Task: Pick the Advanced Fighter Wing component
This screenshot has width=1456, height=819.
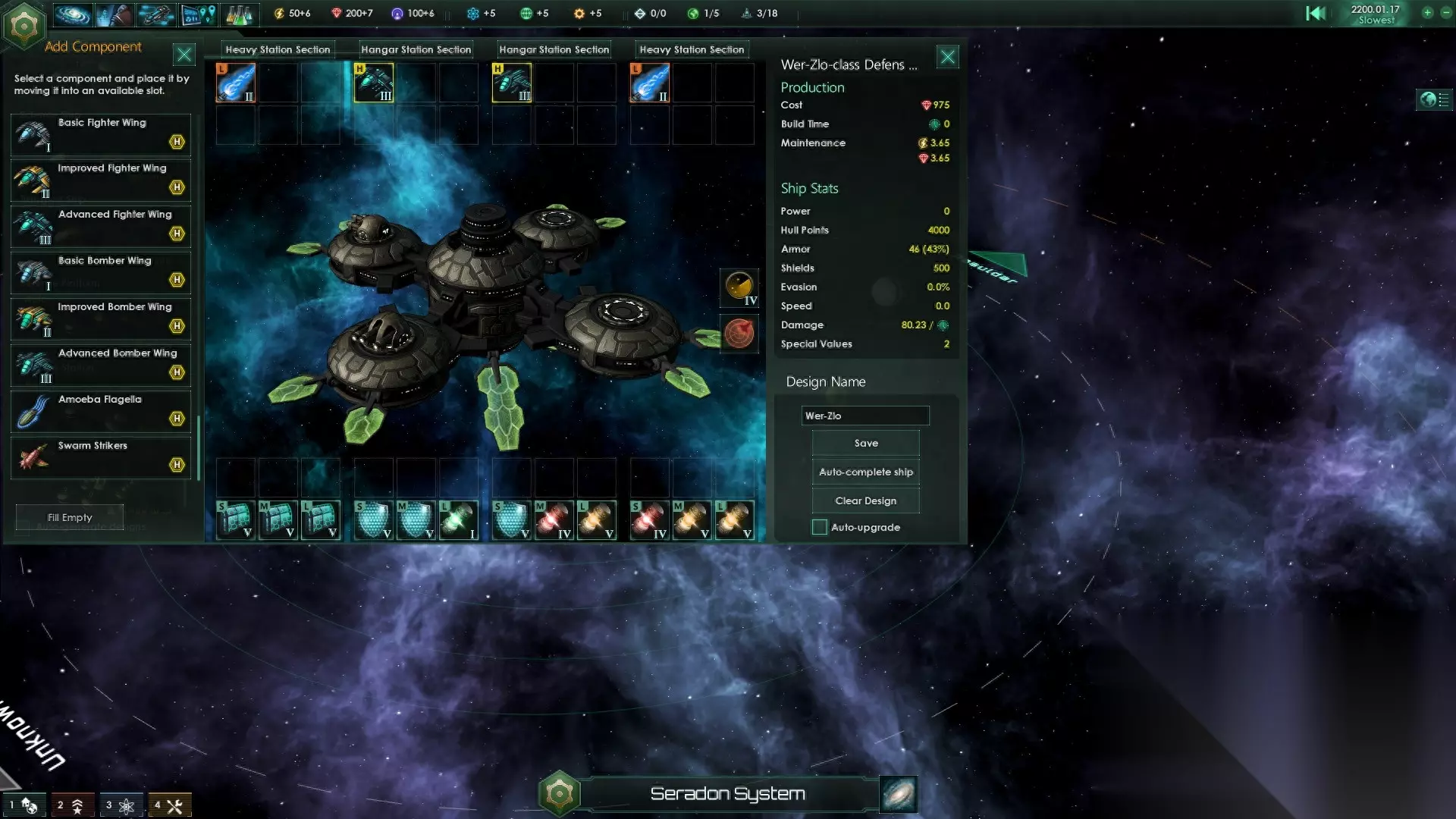Action: [x=101, y=227]
